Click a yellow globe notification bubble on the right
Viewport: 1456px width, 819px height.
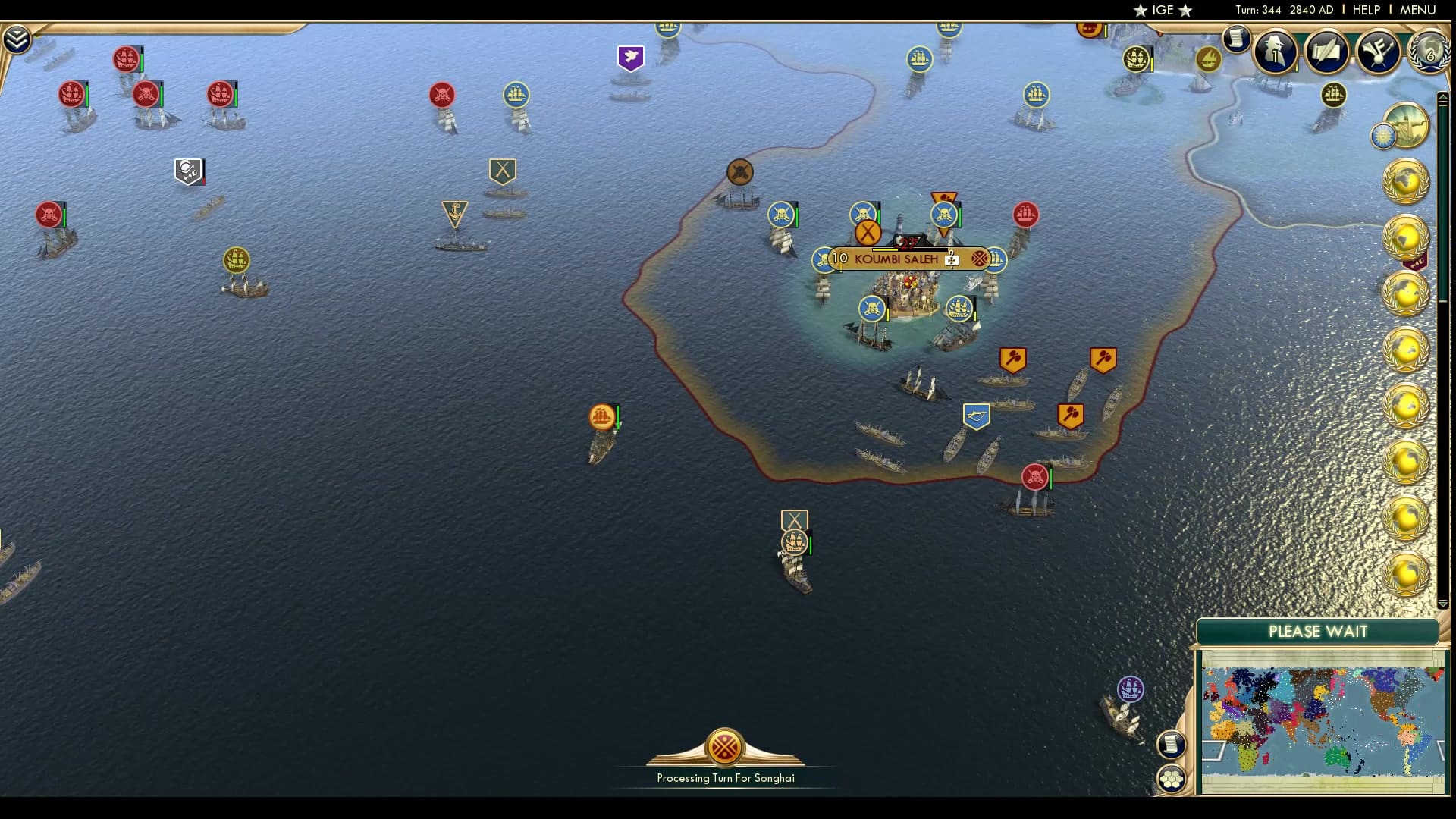pyautogui.click(x=1407, y=182)
